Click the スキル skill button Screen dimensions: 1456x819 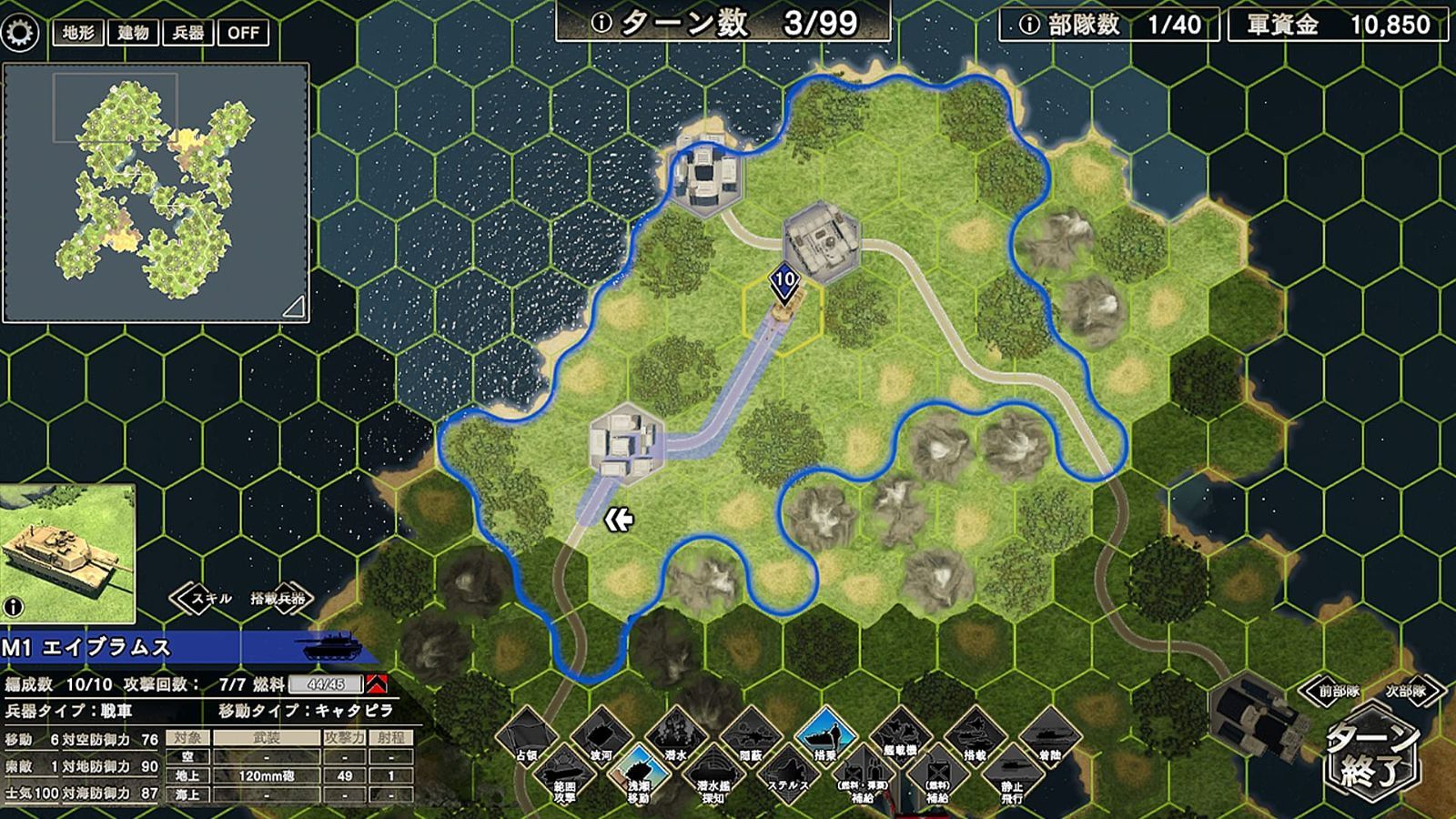point(211,598)
